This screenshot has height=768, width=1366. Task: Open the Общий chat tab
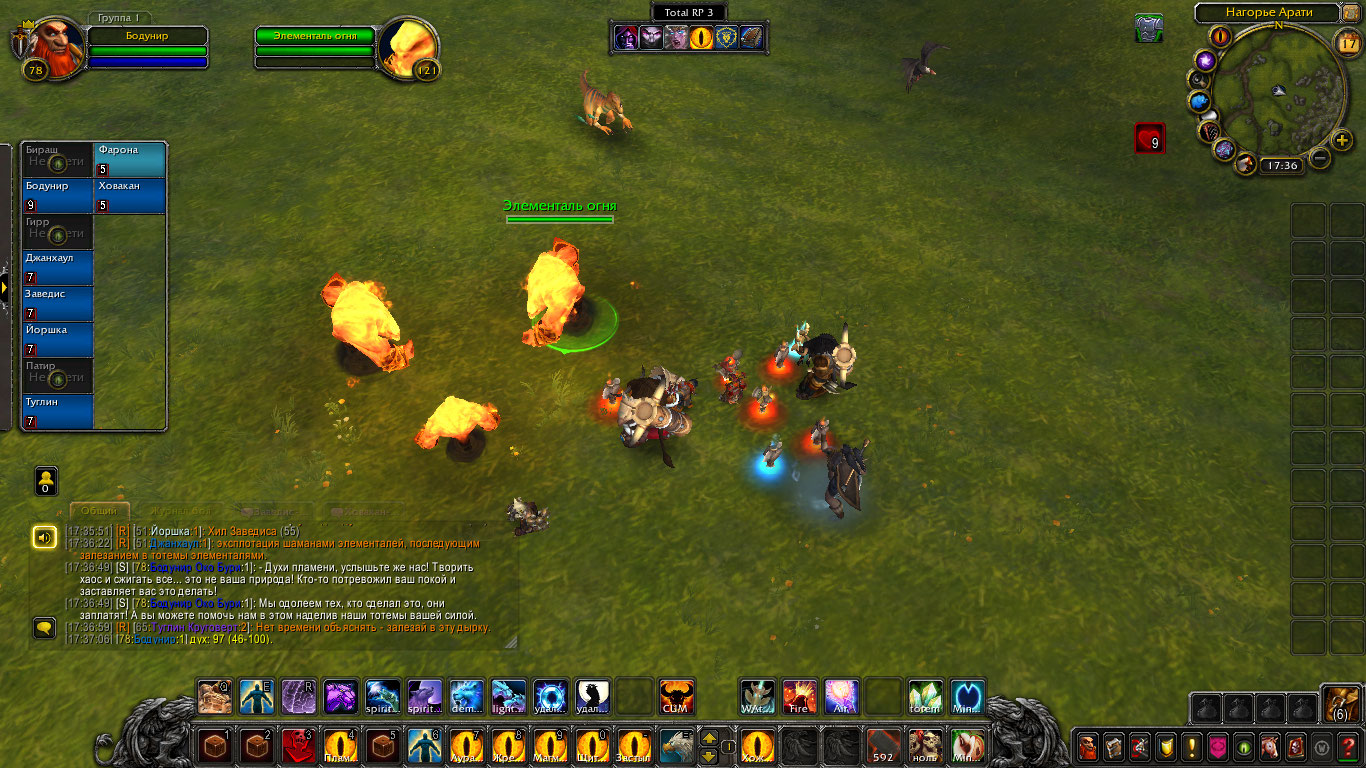pyautogui.click(x=99, y=511)
